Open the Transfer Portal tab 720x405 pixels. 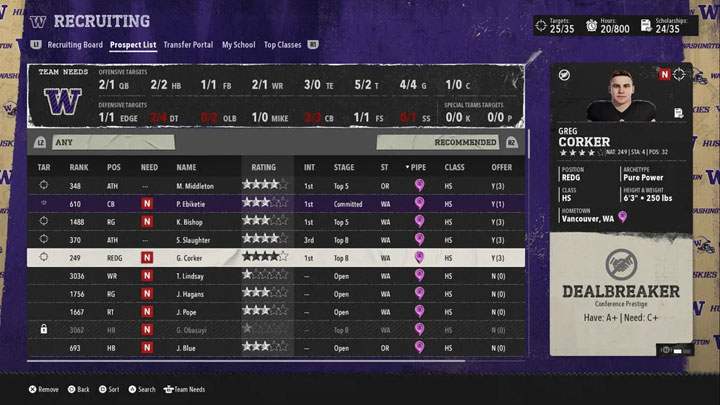(188, 45)
